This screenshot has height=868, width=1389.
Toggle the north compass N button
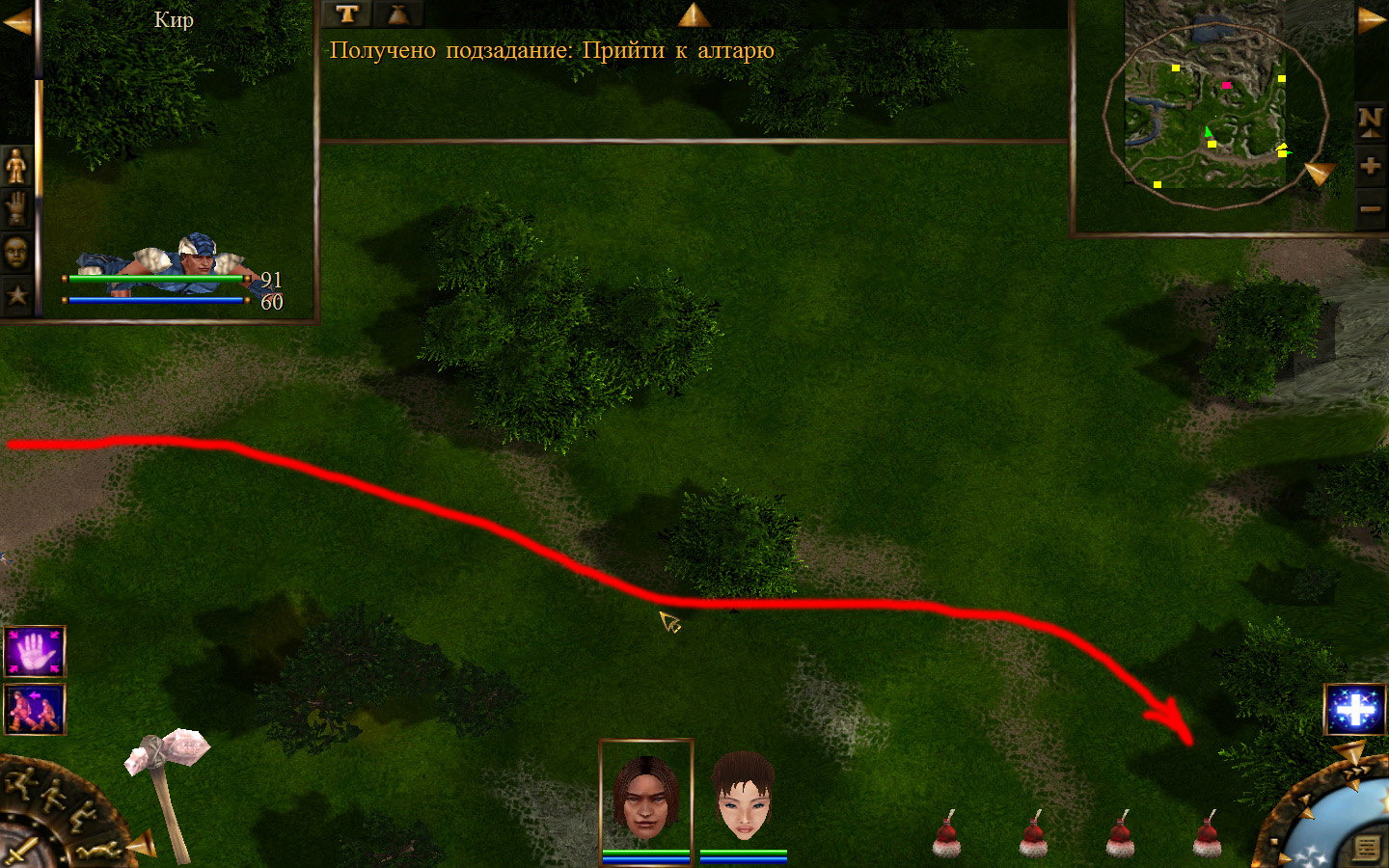pyautogui.click(x=1370, y=120)
